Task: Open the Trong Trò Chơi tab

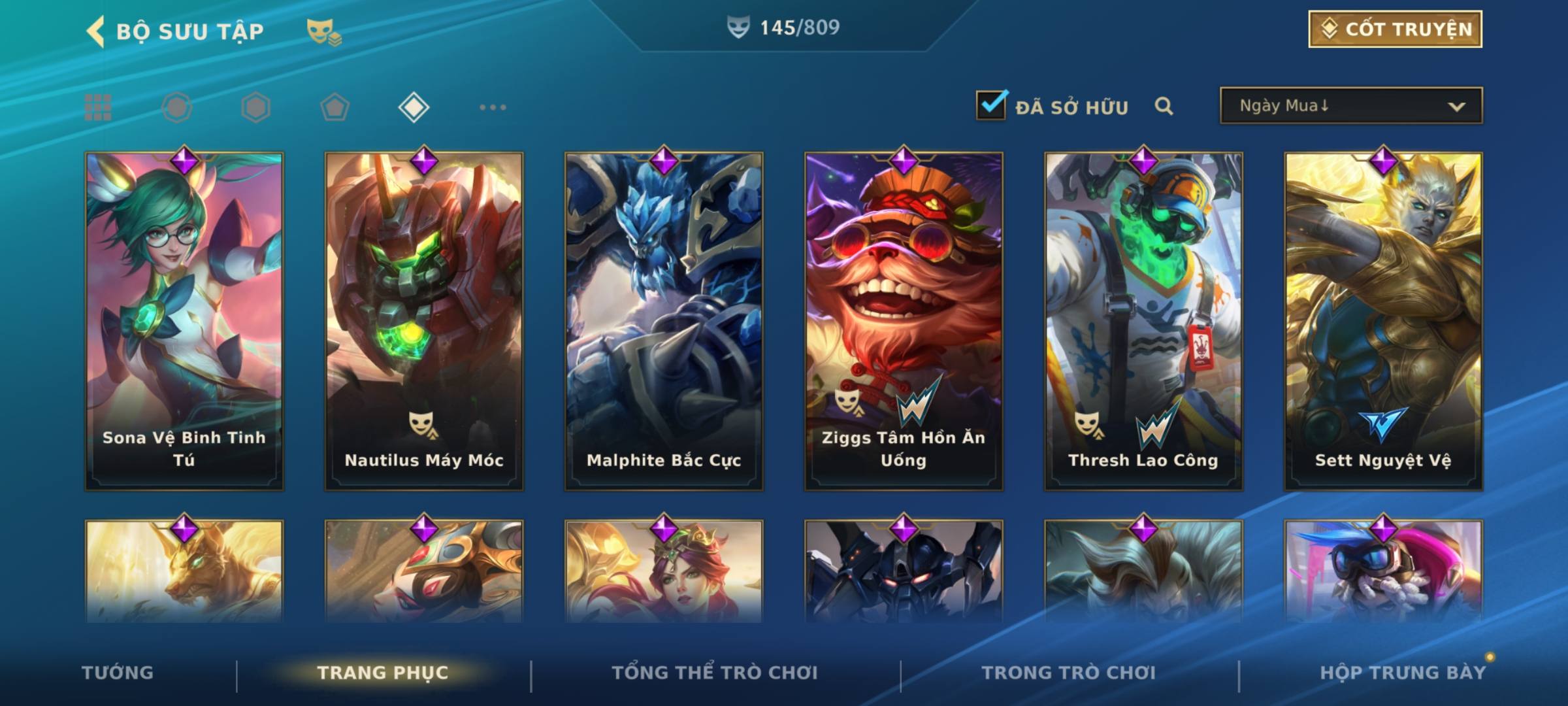Action: point(1068,673)
